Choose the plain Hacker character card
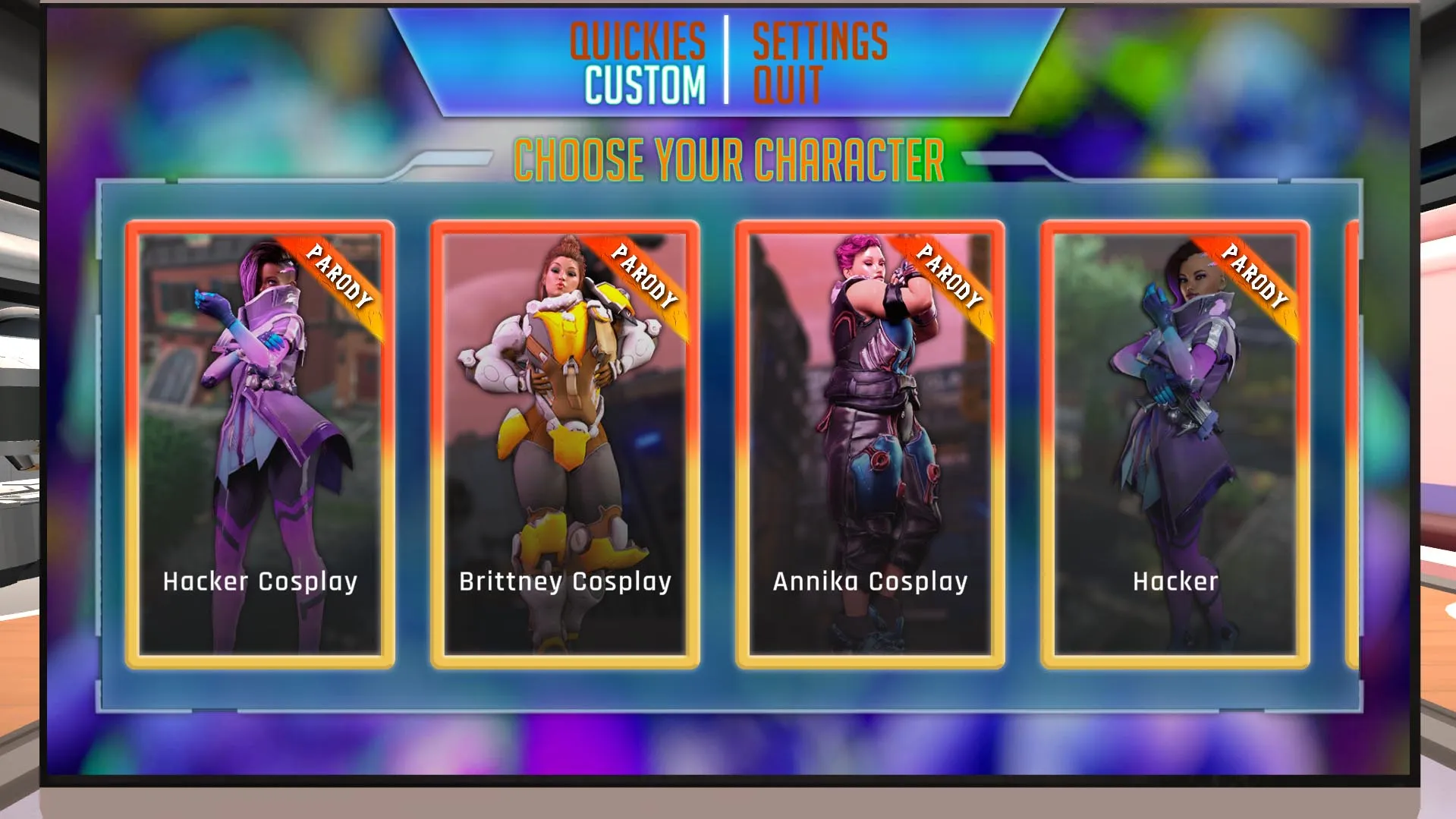 [1175, 444]
